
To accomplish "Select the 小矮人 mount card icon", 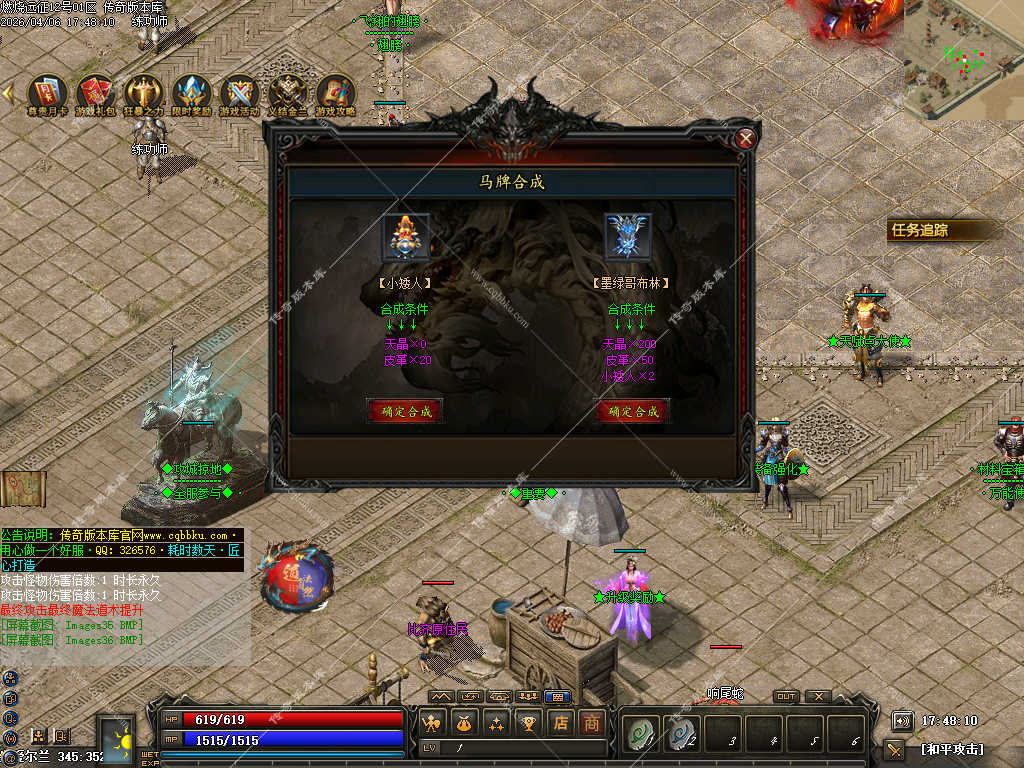I will click(x=406, y=237).
